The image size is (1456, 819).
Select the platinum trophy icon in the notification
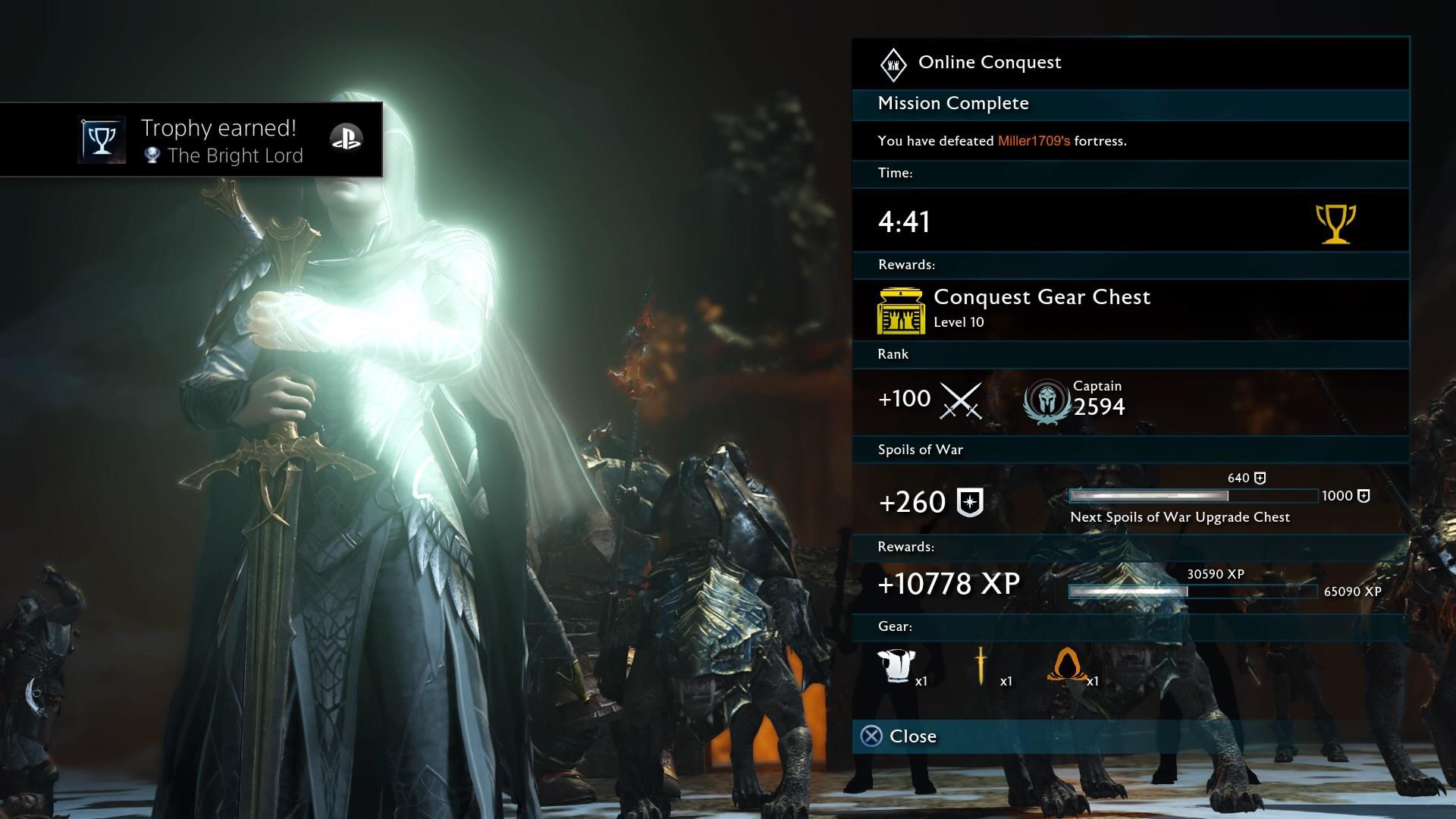click(x=154, y=155)
